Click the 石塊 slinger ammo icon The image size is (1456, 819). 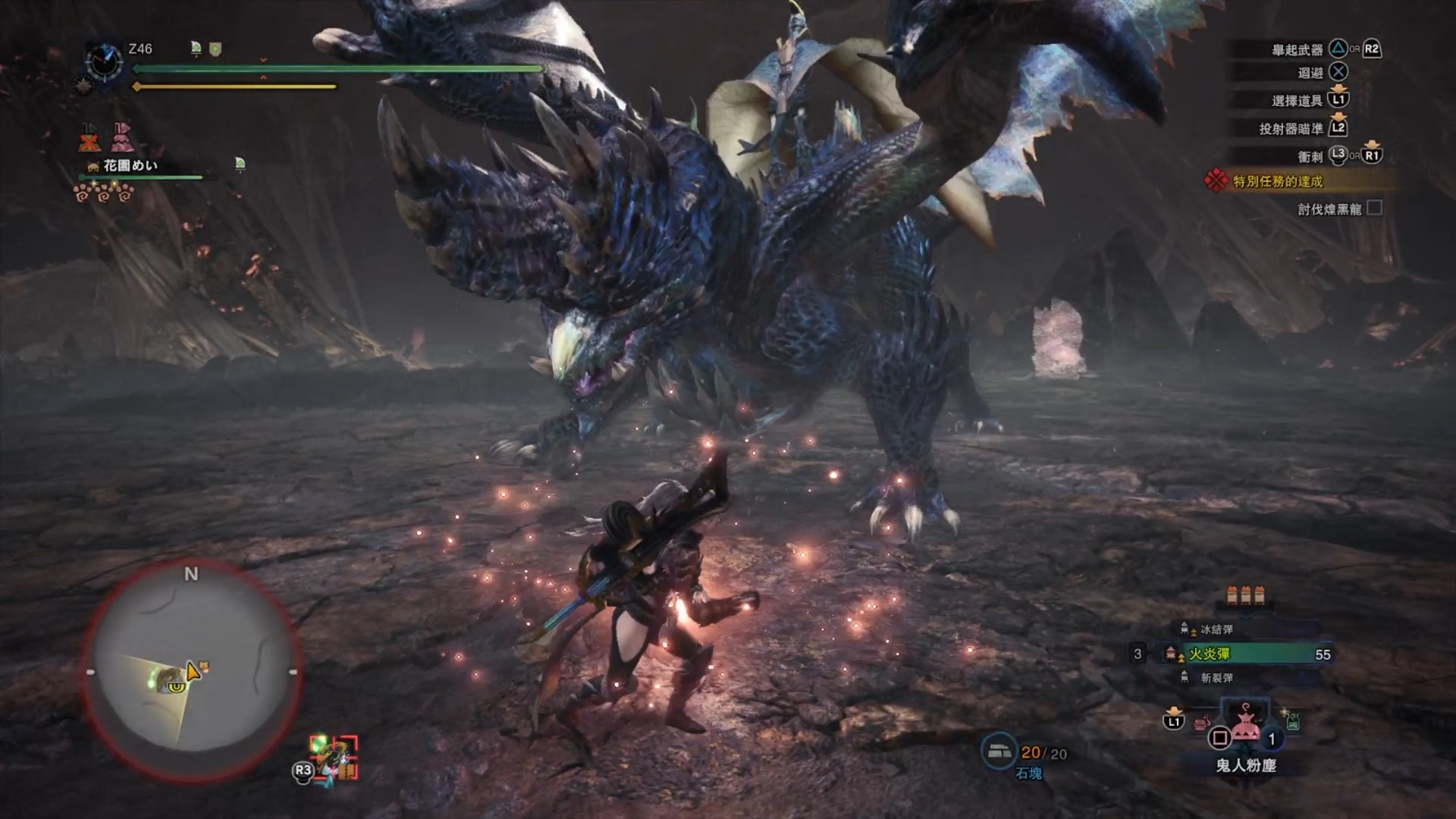(999, 751)
